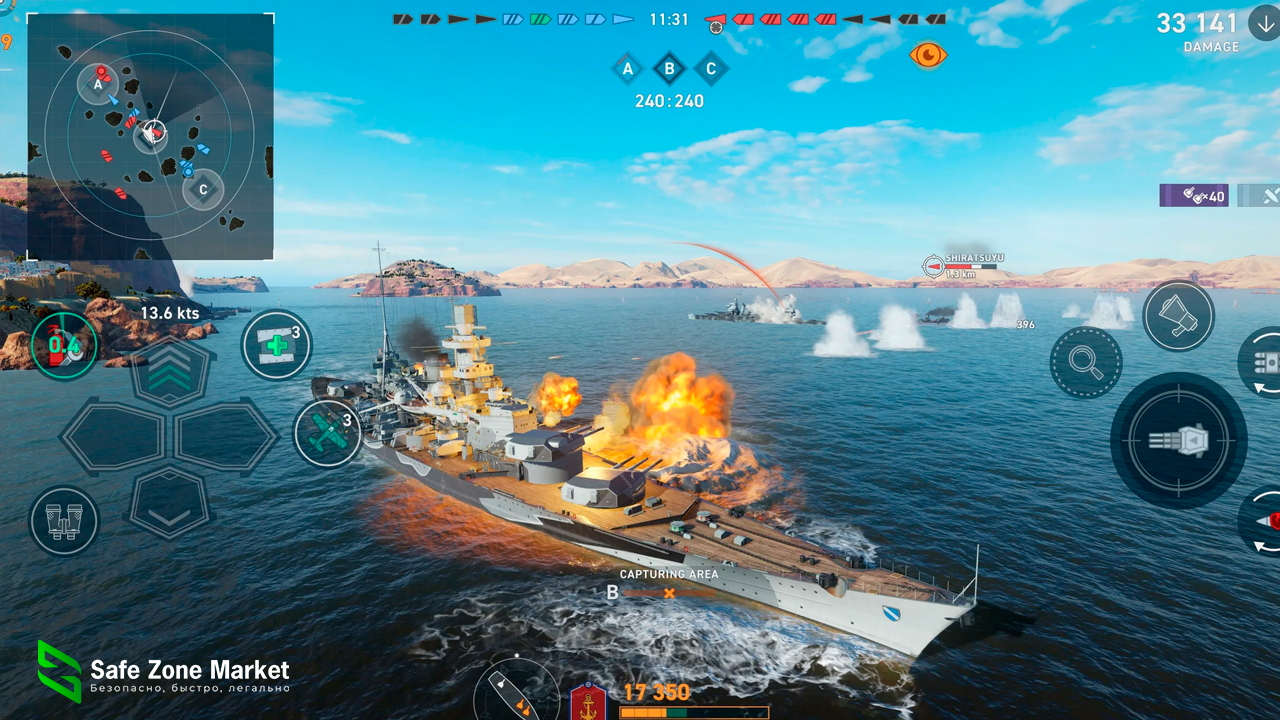
Task: Toggle binoculars zoom view
Action: pos(63,520)
